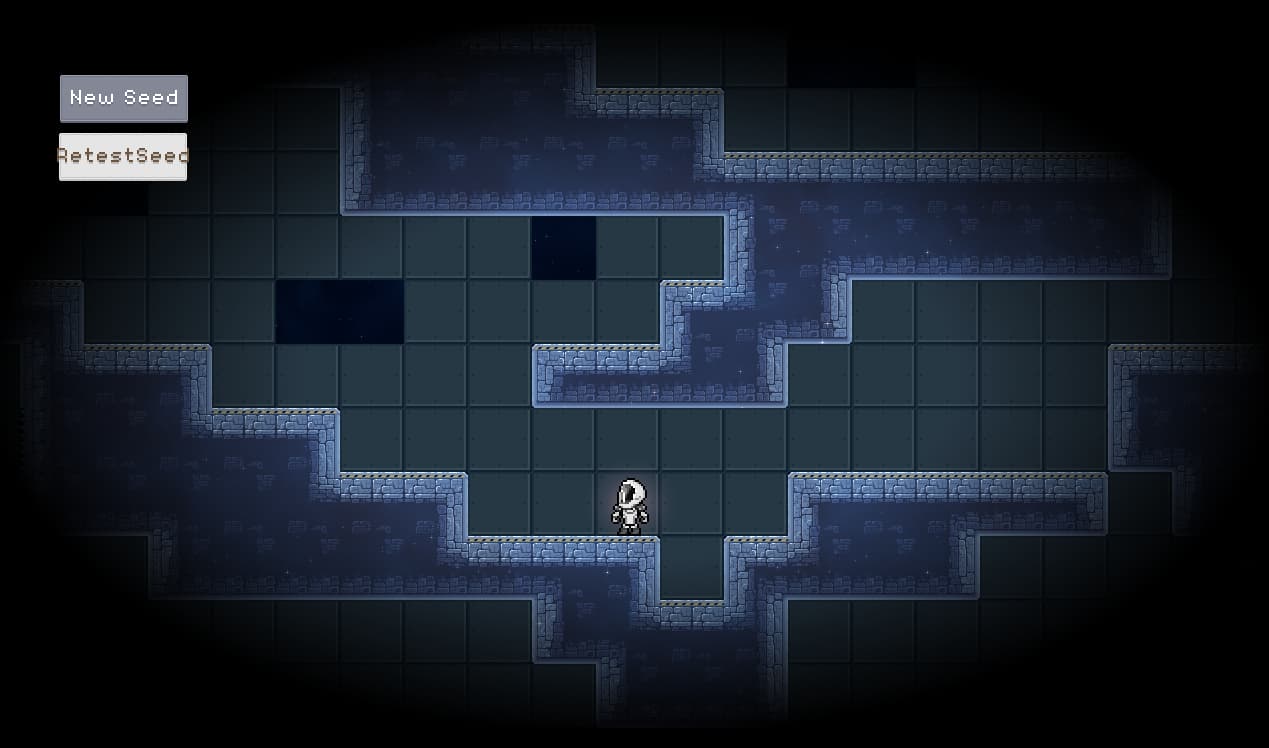Click the New Seed button
This screenshot has height=748, width=1269.
(124, 98)
